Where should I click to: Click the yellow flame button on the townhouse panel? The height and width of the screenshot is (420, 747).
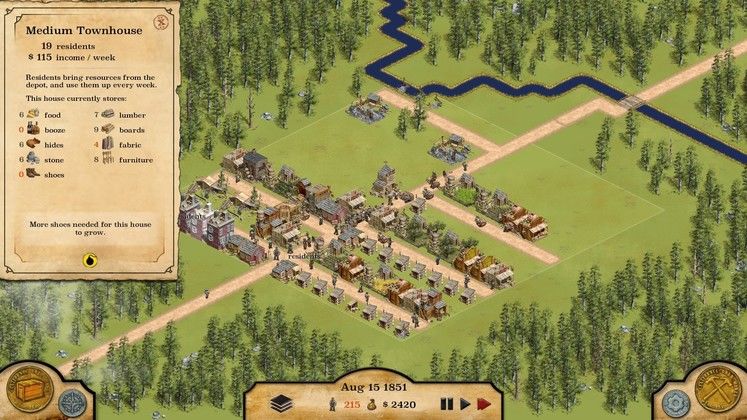point(91,259)
